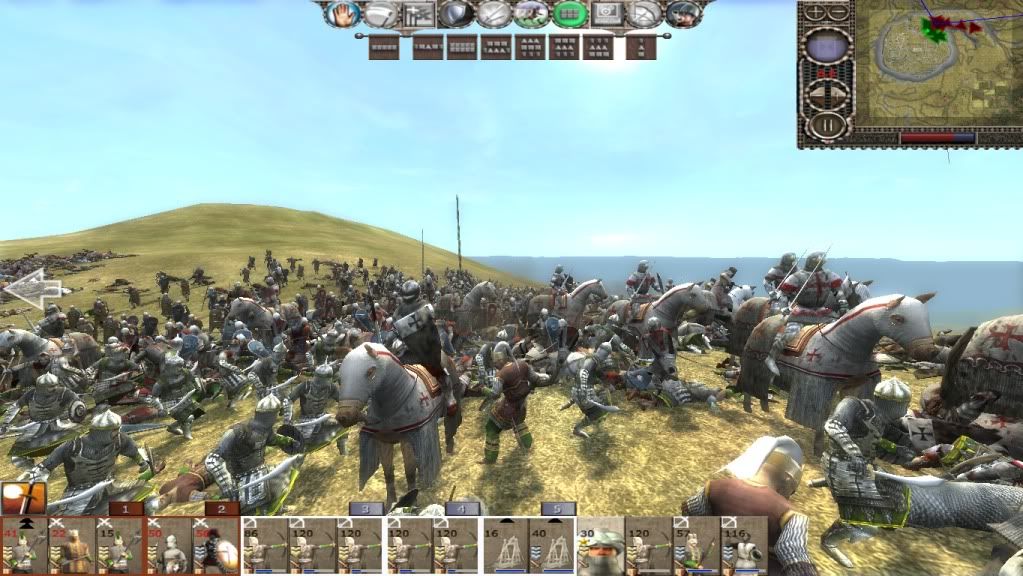Zoom out the minimap with minus button
Image resolution: width=1023 pixels, height=576 pixels.
coord(840,13)
